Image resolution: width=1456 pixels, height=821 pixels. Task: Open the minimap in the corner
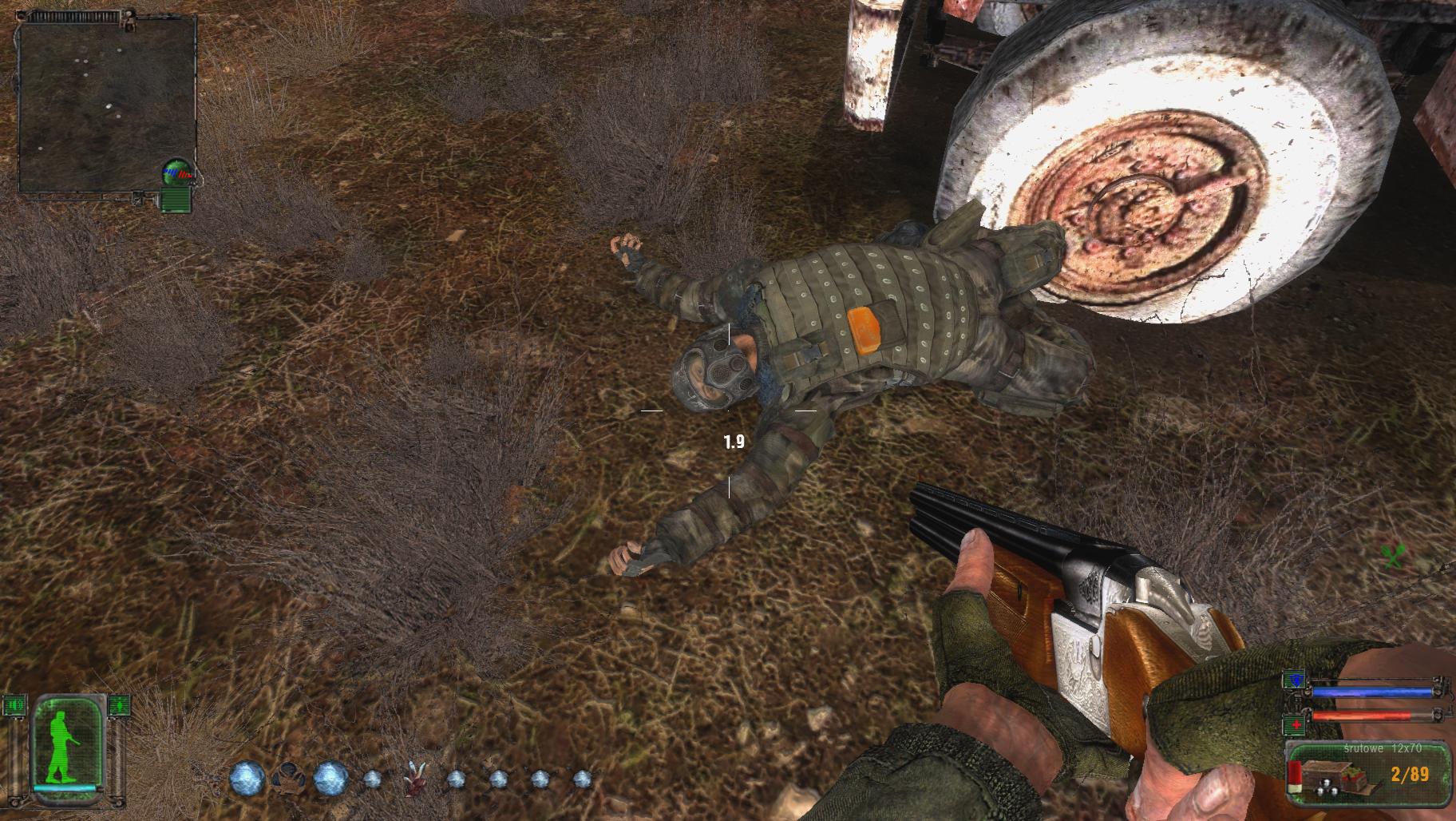pos(107,106)
